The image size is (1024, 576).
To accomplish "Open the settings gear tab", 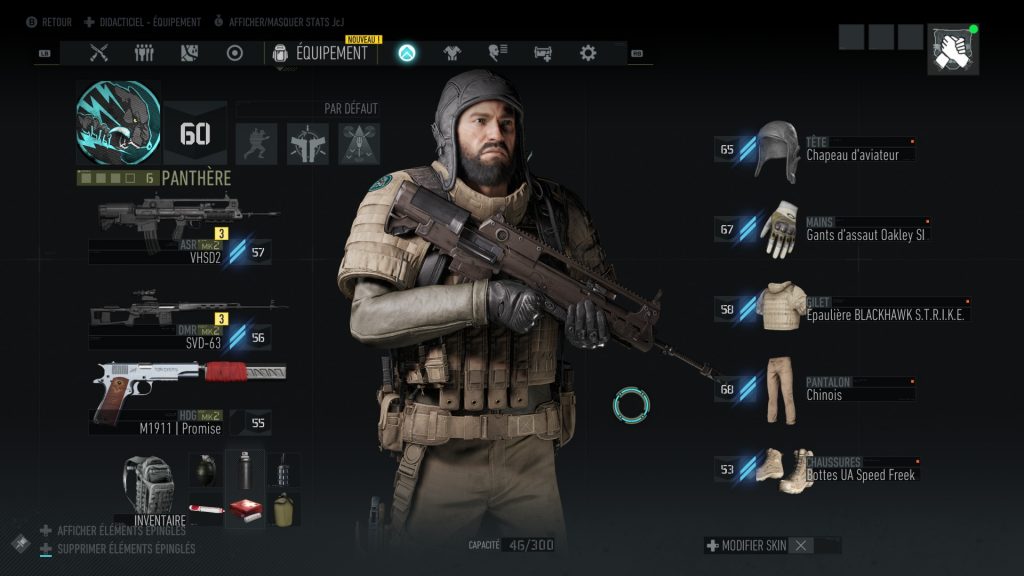I will 588,53.
